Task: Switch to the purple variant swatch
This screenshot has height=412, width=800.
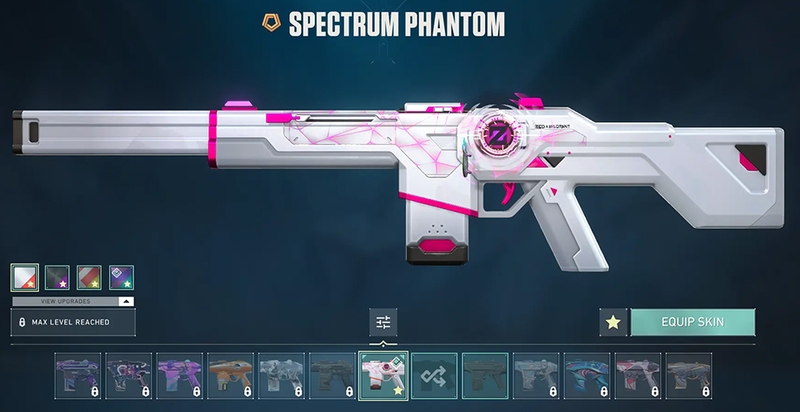Action: point(121,277)
